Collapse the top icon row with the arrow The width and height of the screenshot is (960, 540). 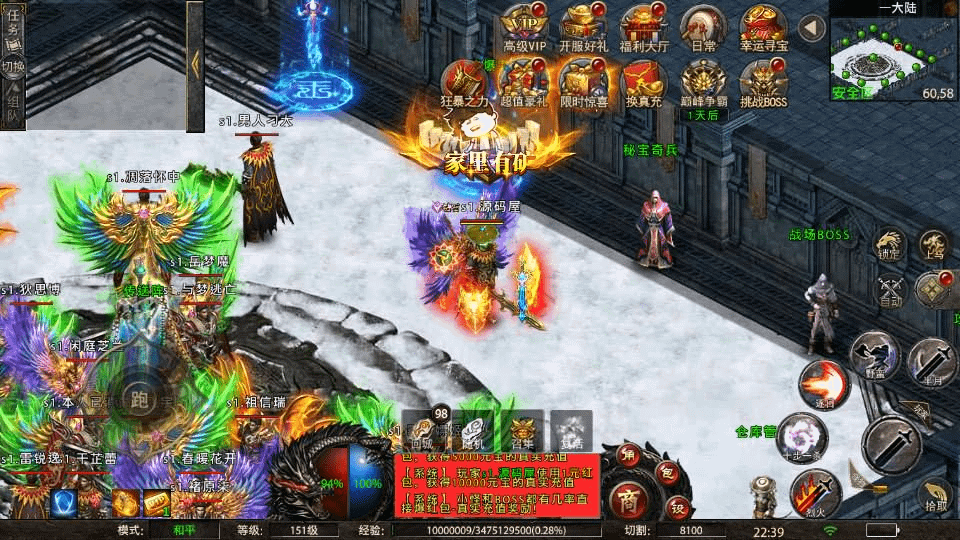pos(812,28)
